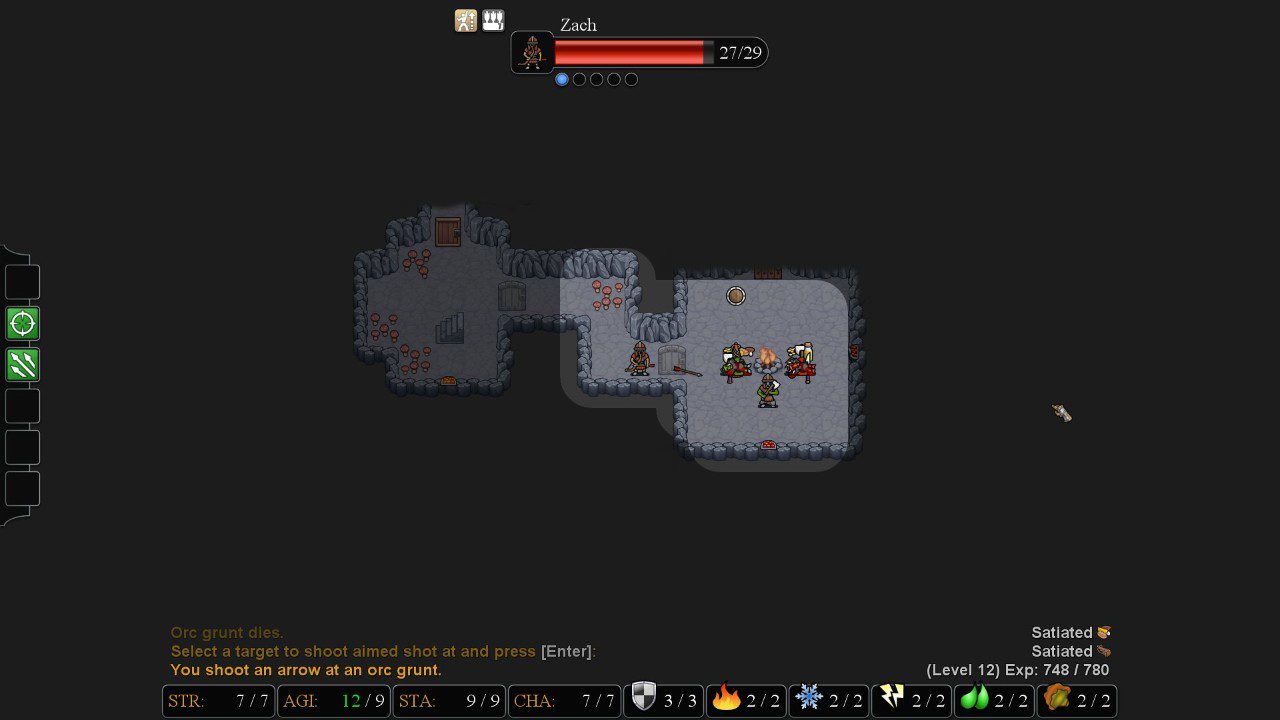Click the AGI stat showing 12/9
Image resolution: width=1280 pixels, height=720 pixels.
333,701
